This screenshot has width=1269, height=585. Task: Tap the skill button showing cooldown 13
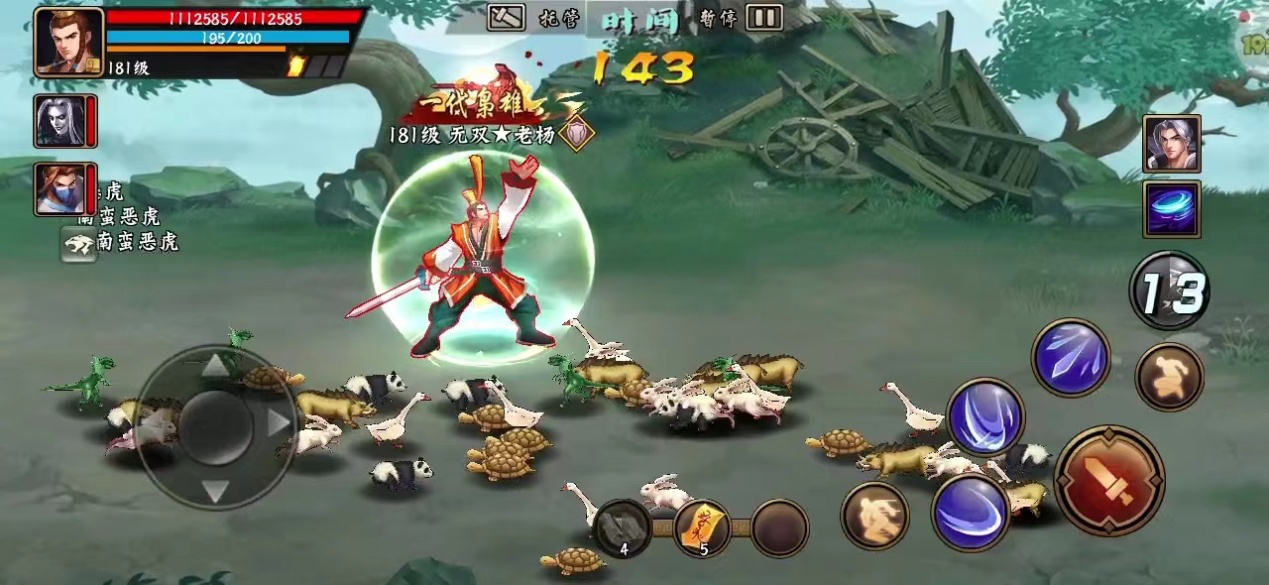(x=1169, y=291)
